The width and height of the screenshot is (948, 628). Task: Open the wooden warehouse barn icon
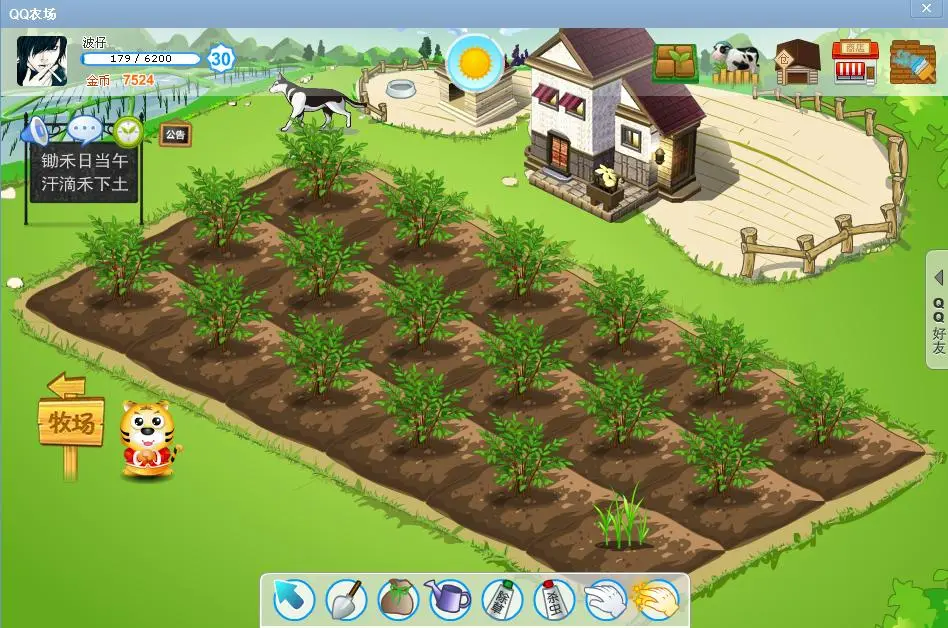tap(797, 63)
